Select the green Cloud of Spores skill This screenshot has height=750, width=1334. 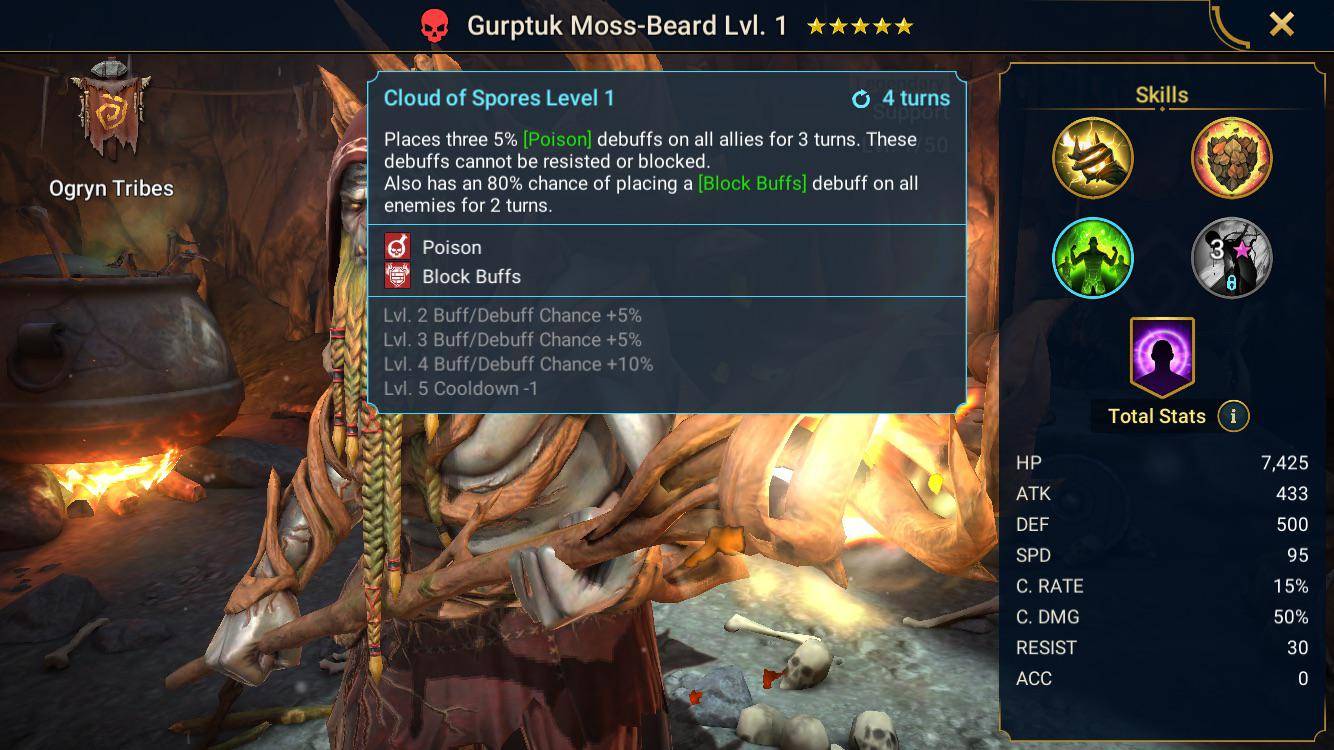1092,258
